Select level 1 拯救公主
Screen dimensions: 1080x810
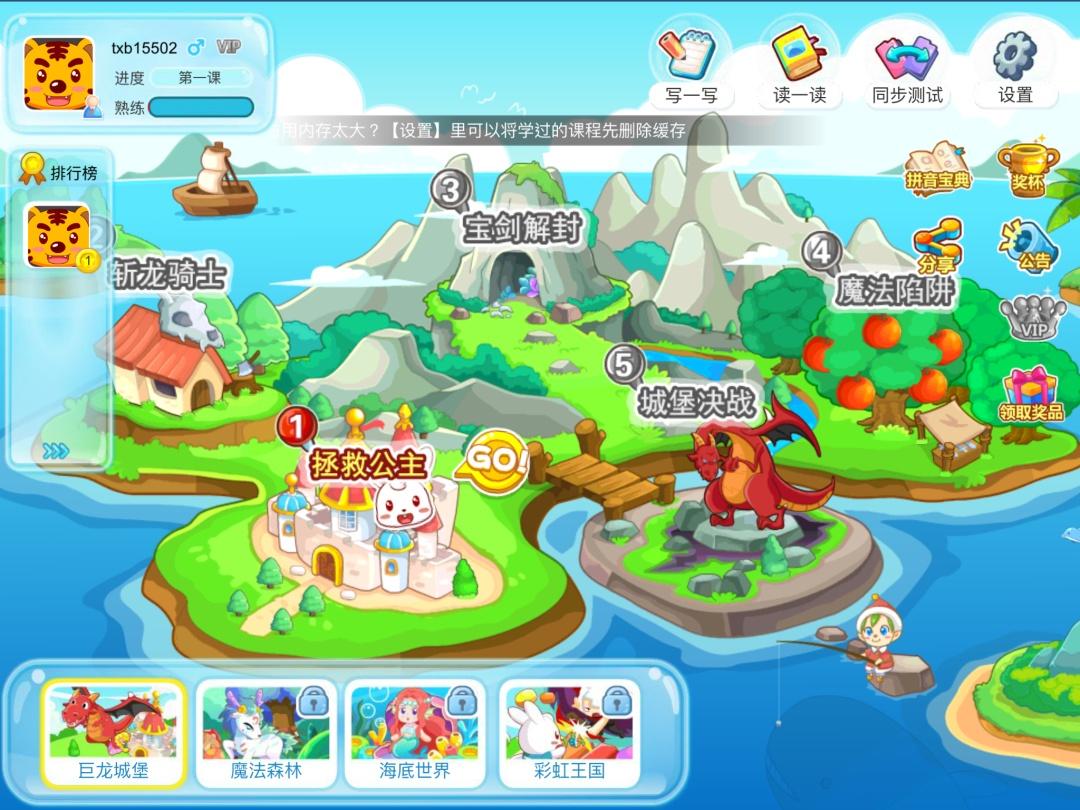click(x=369, y=464)
